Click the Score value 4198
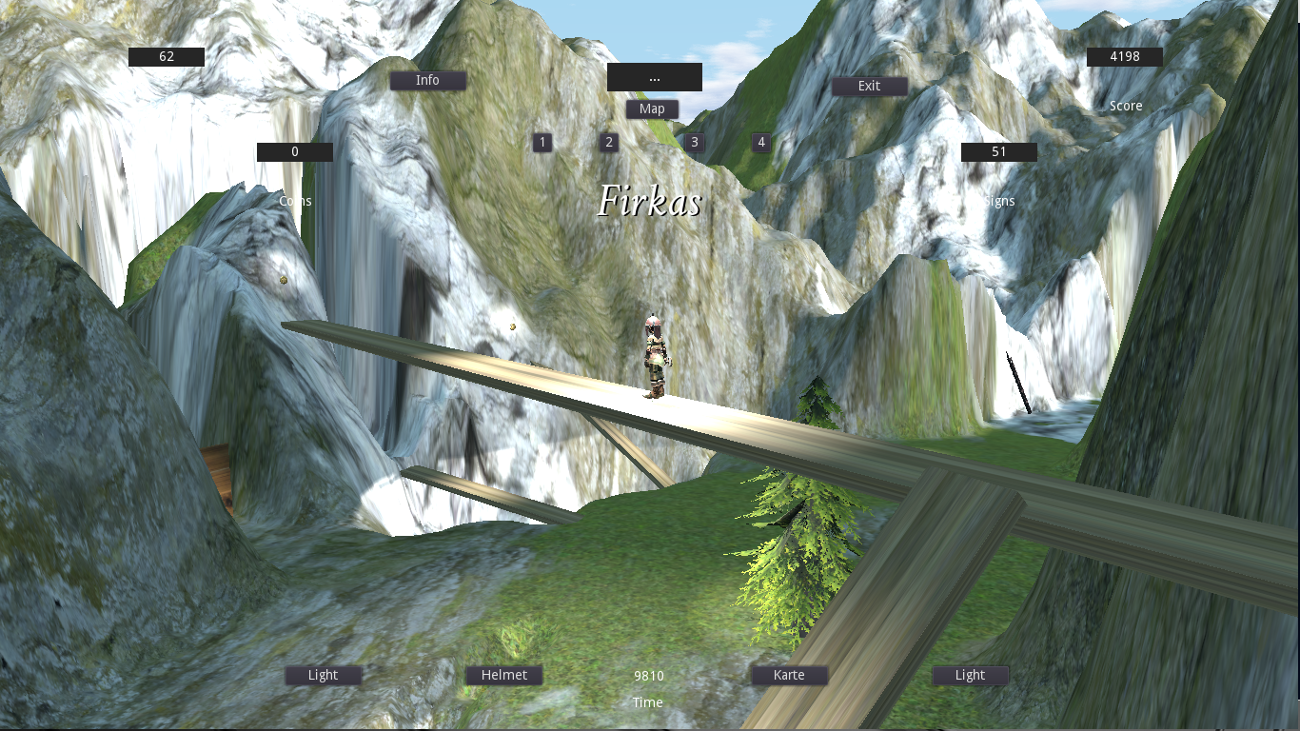This screenshot has width=1300, height=731. point(1124,56)
